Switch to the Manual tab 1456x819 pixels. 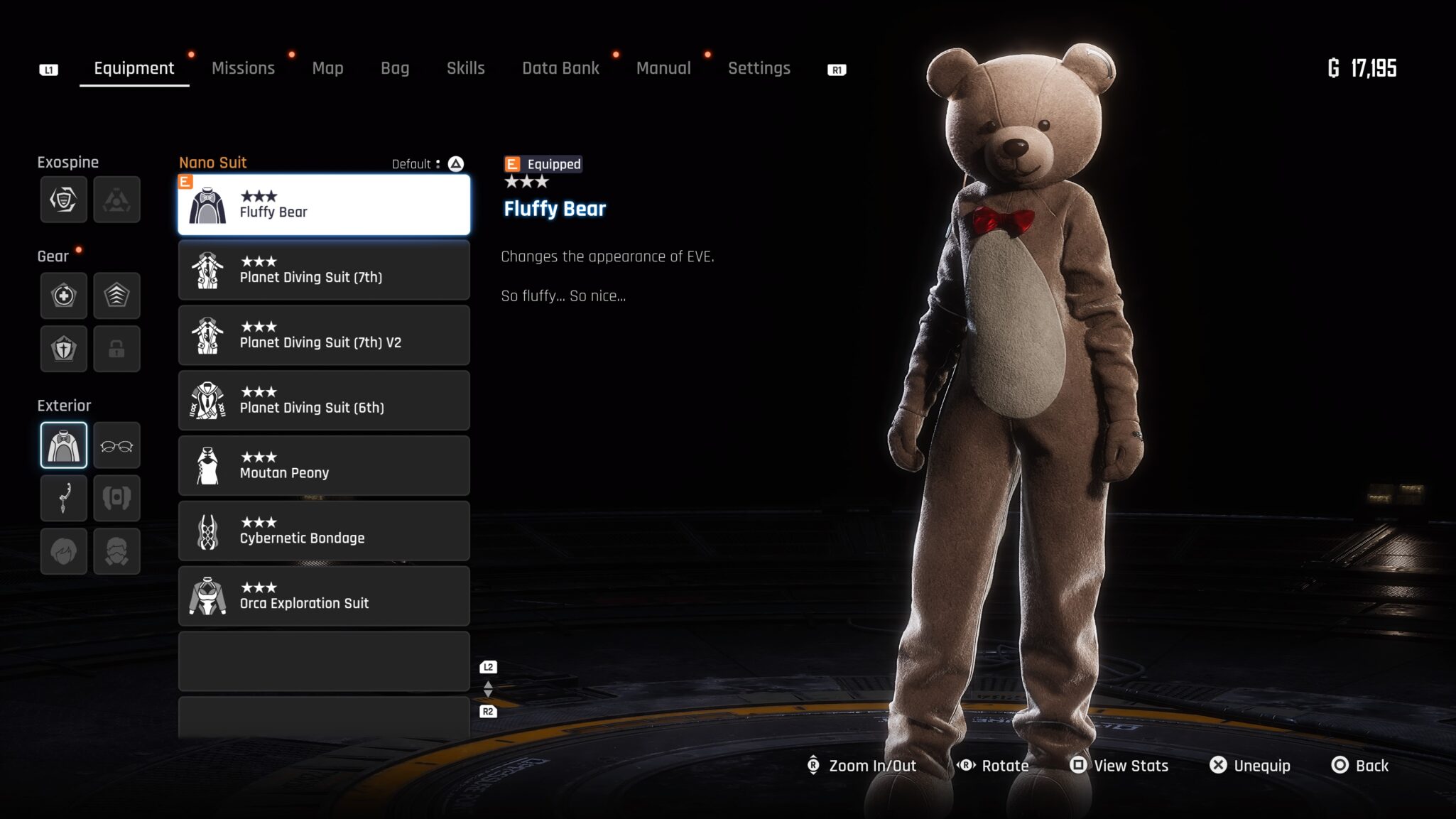[x=663, y=68]
